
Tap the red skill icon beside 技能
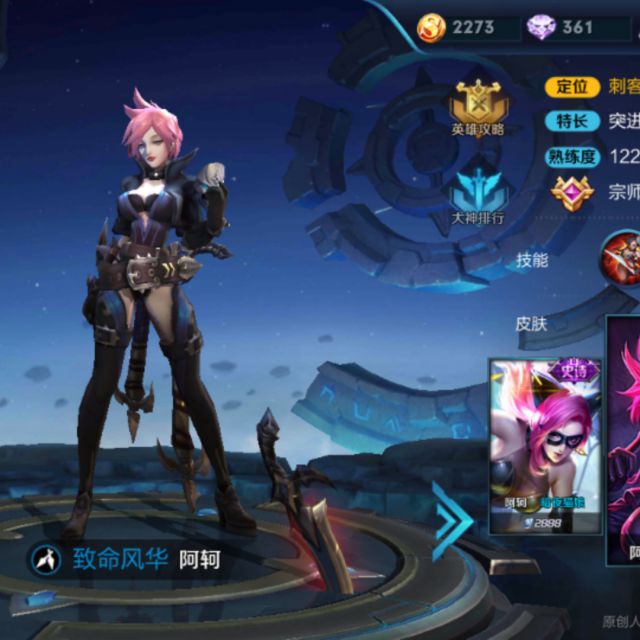pos(621,258)
